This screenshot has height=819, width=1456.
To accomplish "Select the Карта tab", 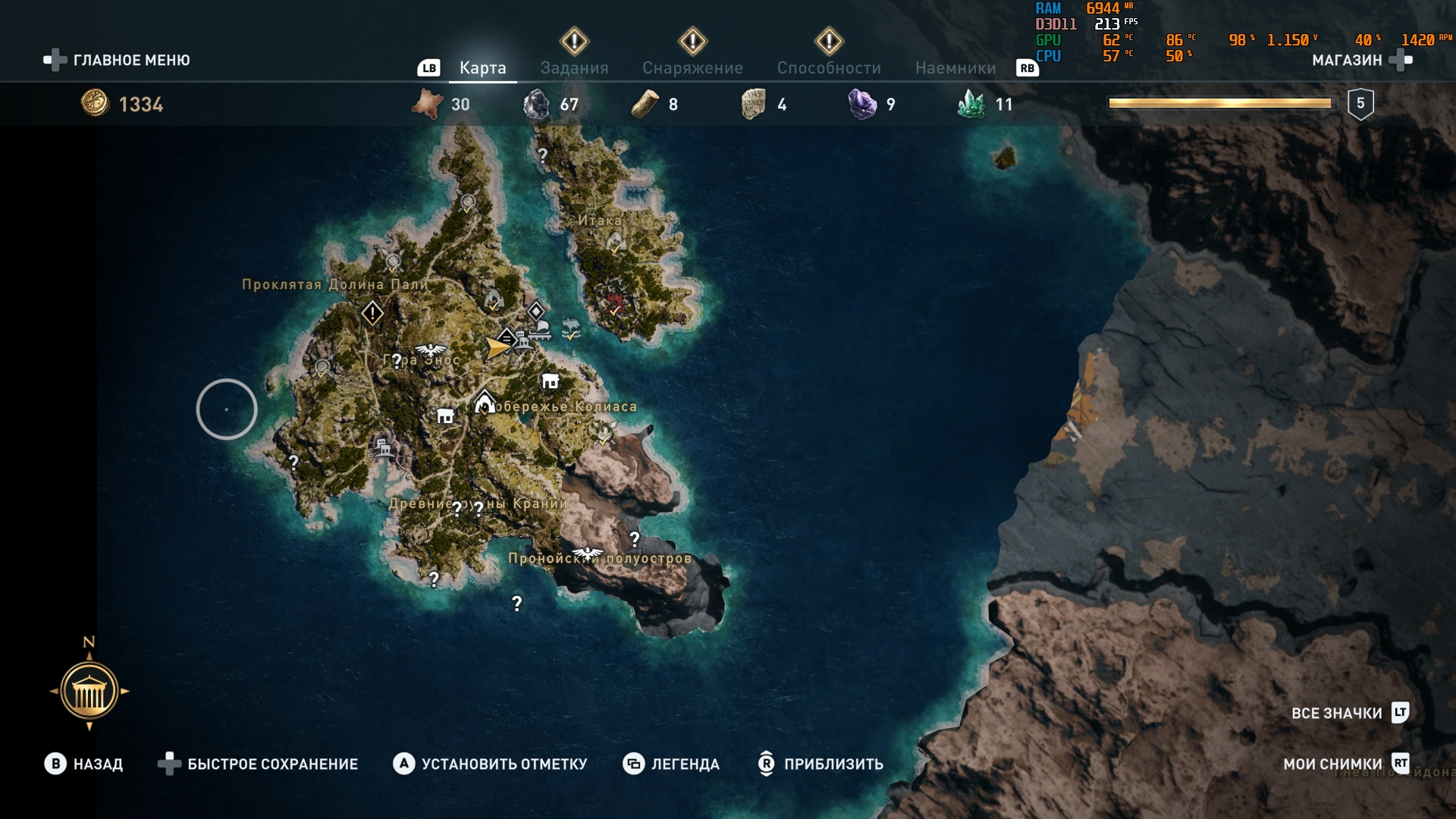I will 482,68.
